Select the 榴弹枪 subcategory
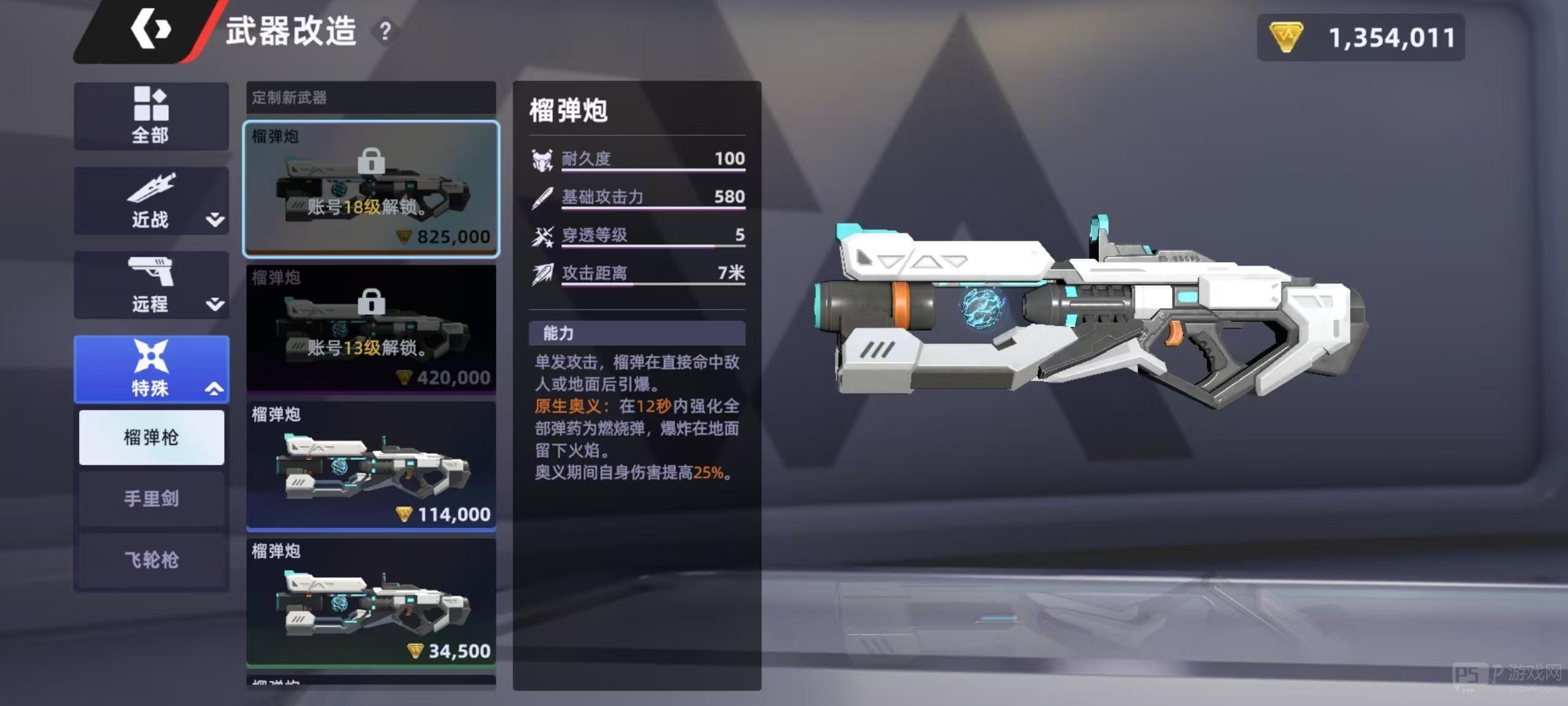The height and width of the screenshot is (706, 1568). (x=151, y=437)
